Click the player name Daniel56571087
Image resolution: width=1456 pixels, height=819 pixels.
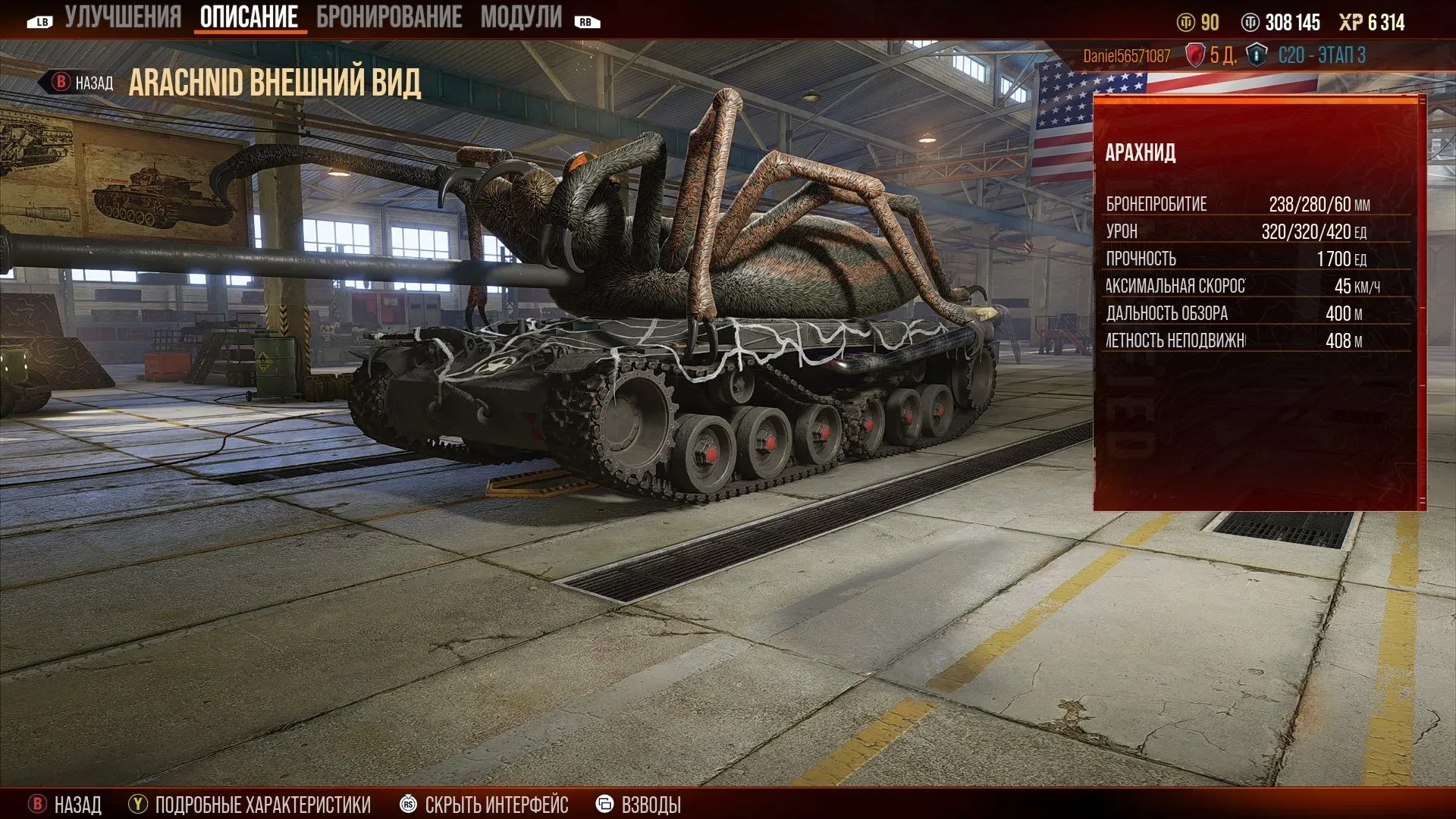tap(1126, 56)
